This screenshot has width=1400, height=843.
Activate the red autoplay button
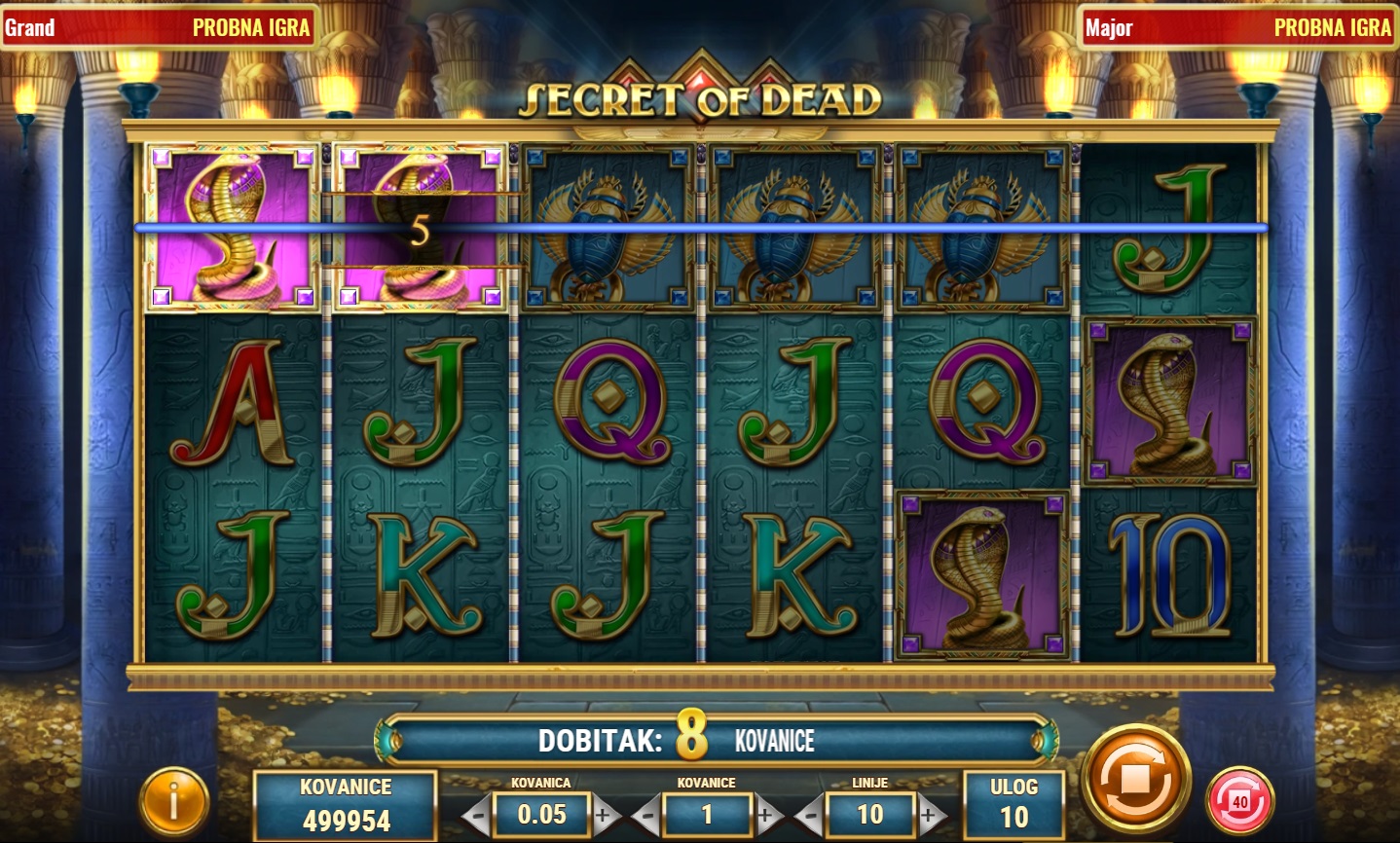pyautogui.click(x=1239, y=801)
